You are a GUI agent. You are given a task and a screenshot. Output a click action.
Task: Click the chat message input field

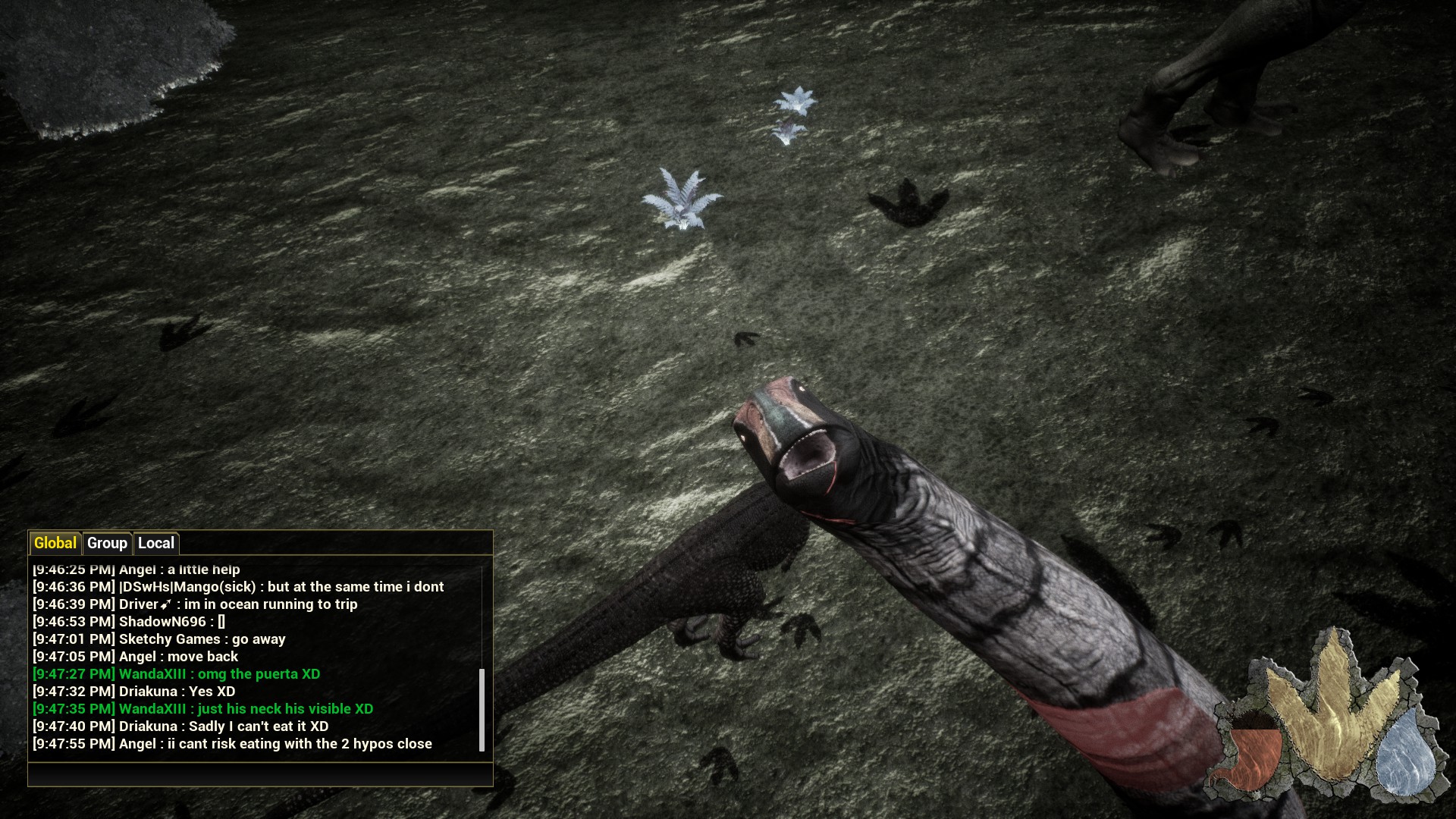pos(259,773)
